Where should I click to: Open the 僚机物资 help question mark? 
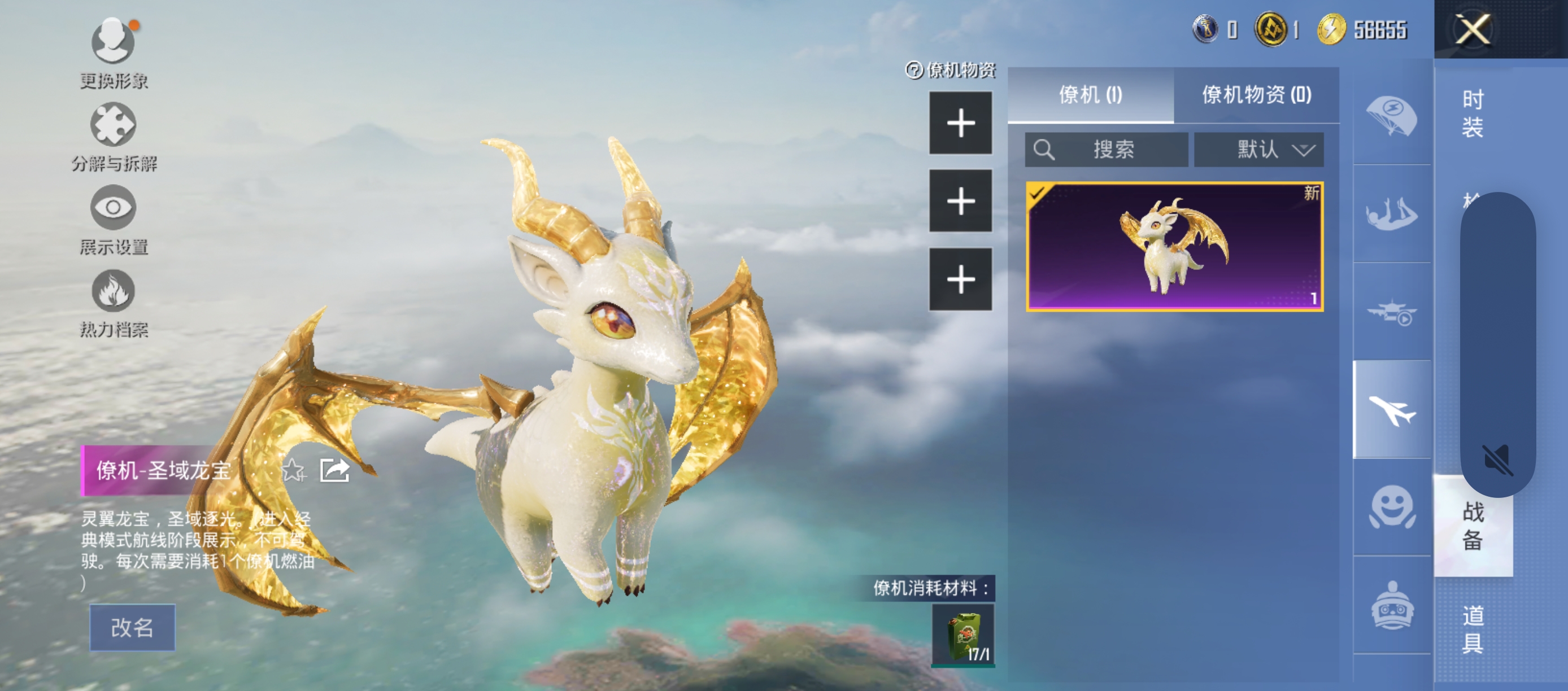(914, 71)
